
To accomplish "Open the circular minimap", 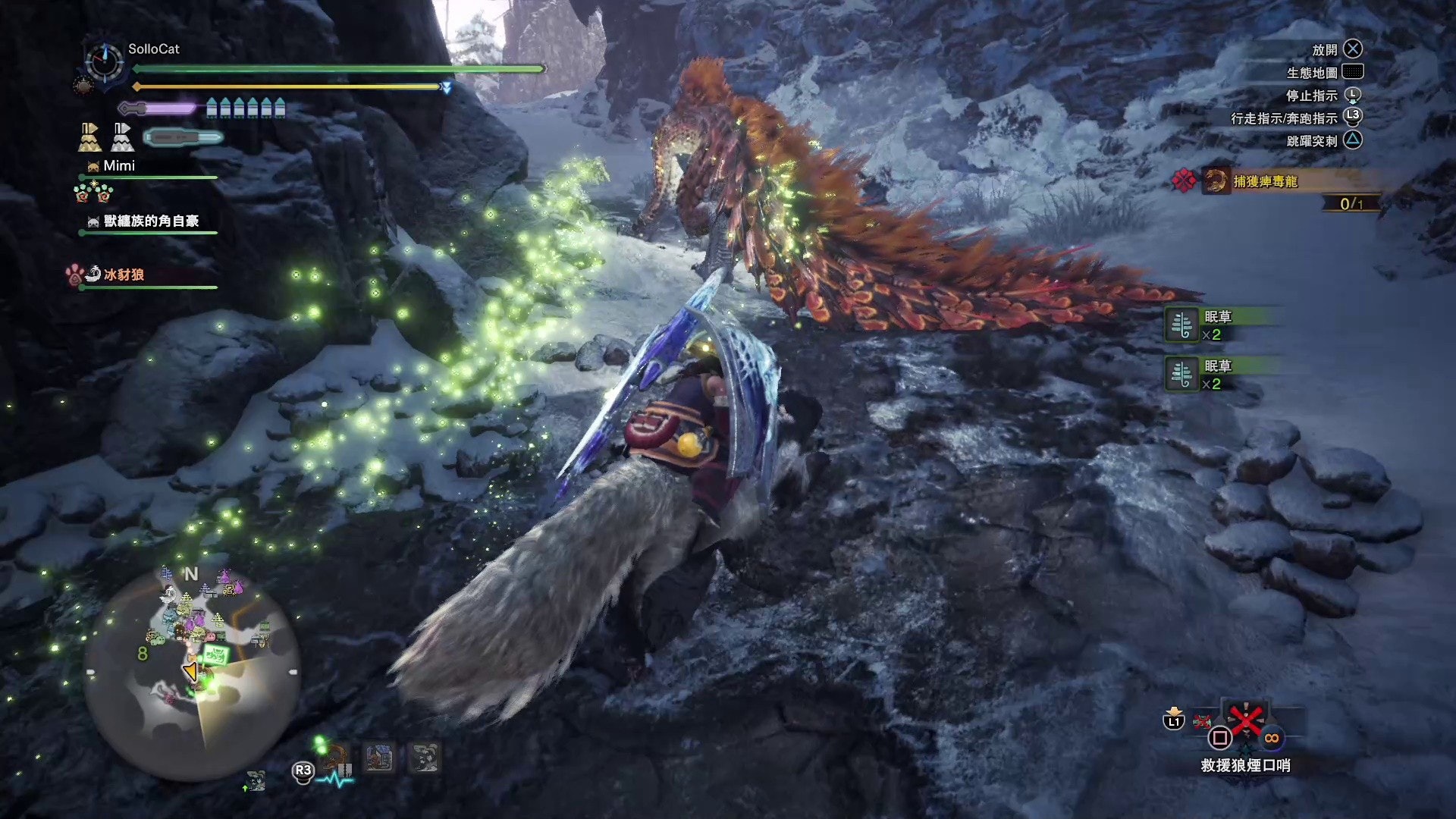I will [193, 672].
